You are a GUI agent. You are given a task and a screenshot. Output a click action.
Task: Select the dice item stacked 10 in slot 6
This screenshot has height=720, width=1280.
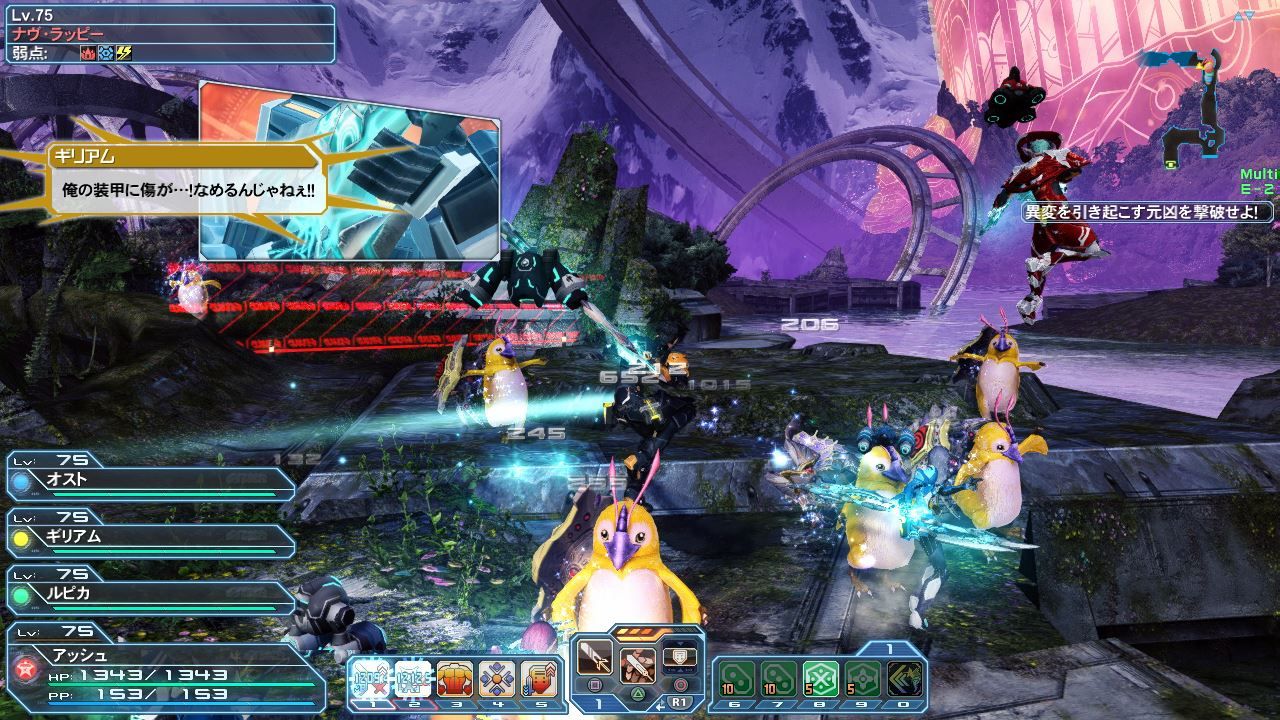[738, 678]
